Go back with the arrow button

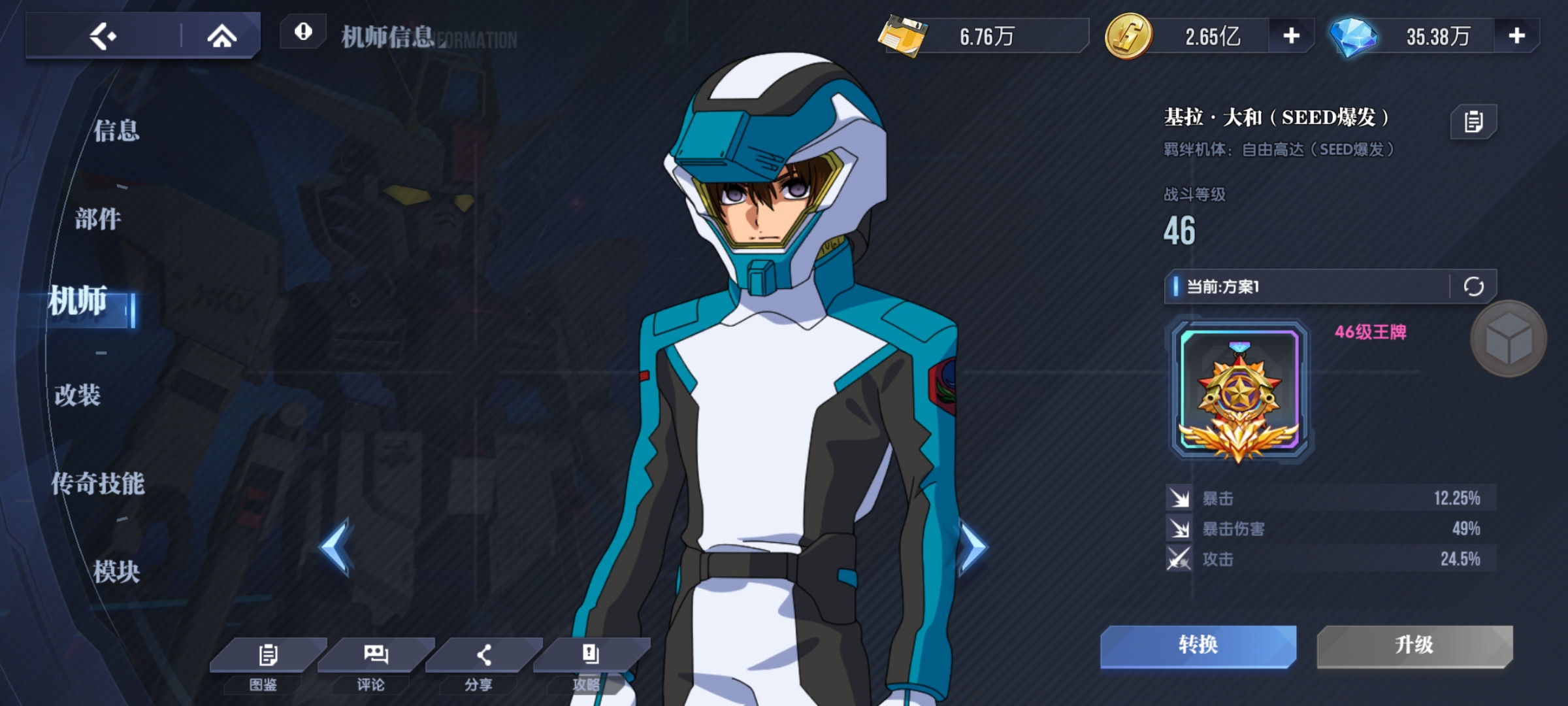[x=103, y=36]
